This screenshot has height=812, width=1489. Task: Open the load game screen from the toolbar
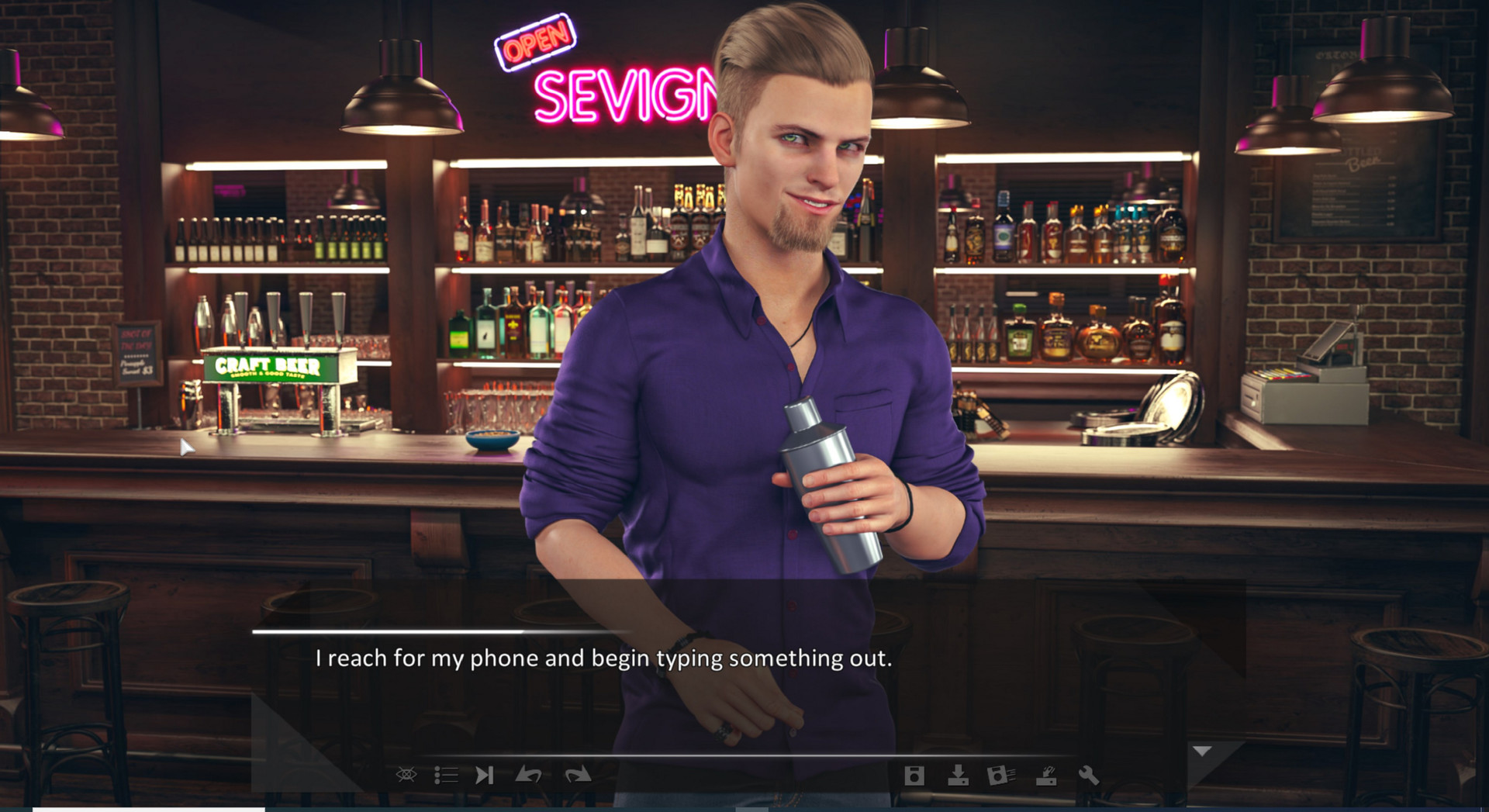[x=959, y=775]
